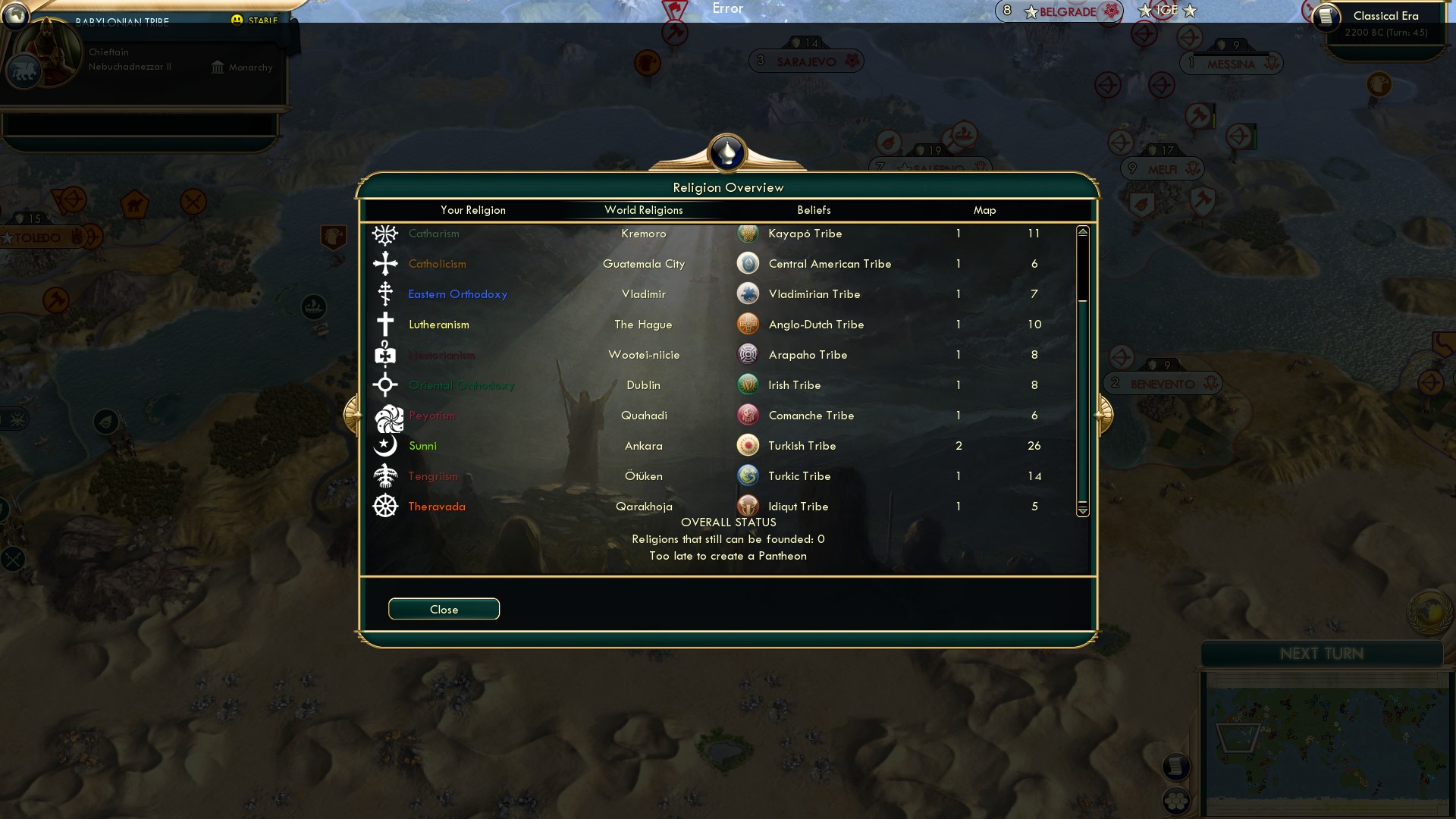Click the Close button

tap(444, 609)
